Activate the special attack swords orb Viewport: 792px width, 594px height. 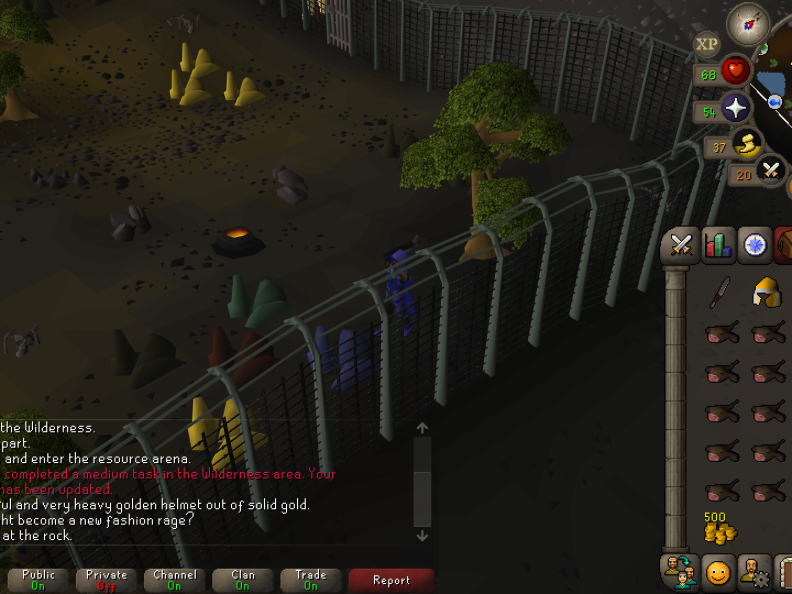(771, 171)
